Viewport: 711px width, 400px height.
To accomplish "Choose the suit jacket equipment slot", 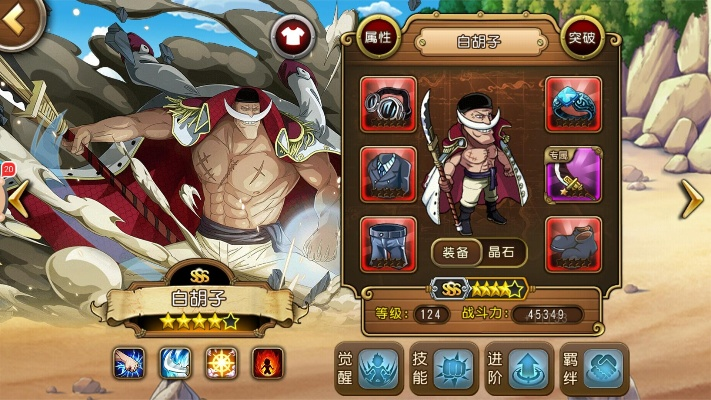I will pos(388,174).
